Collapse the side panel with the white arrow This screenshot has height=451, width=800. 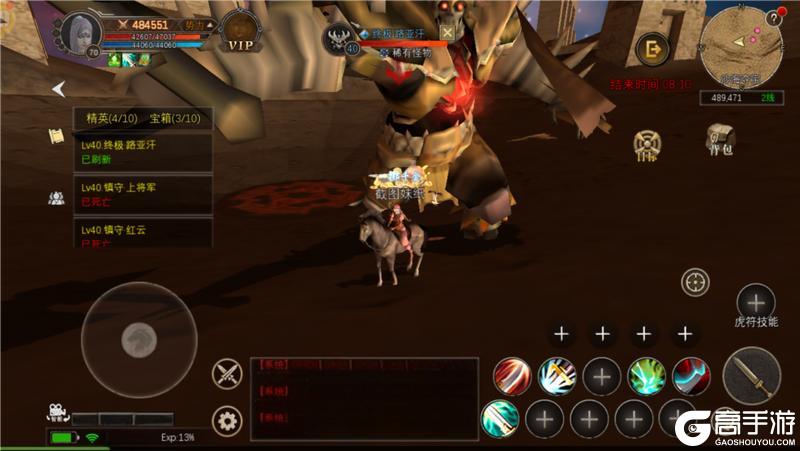point(58,88)
